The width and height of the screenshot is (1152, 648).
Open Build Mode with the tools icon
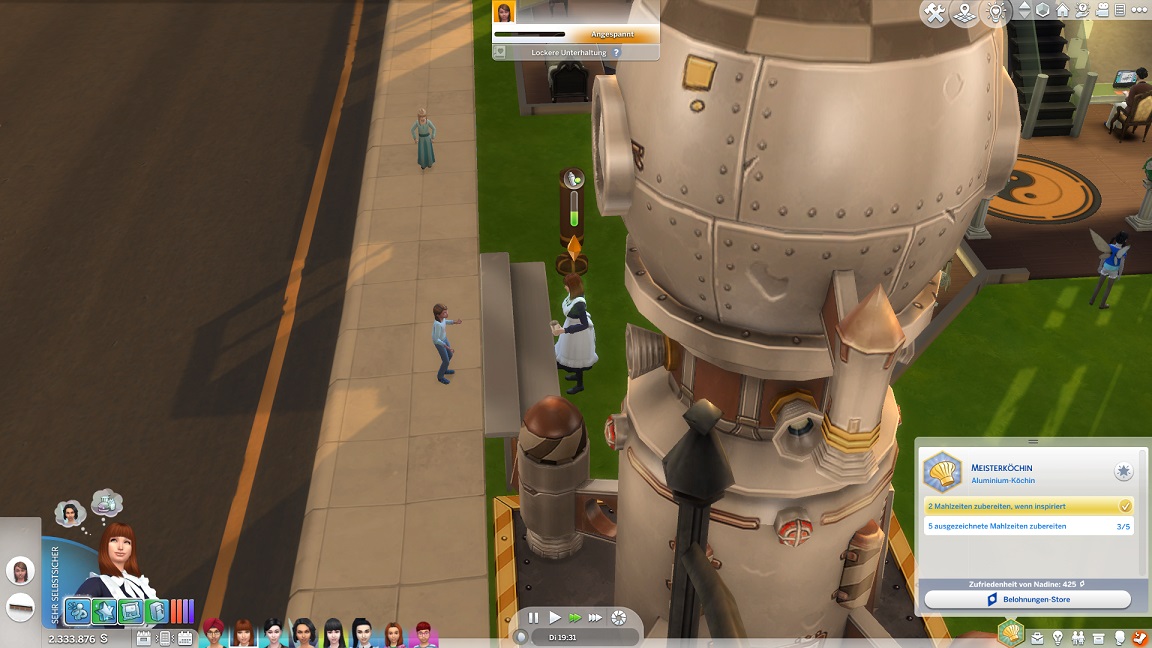pyautogui.click(x=935, y=13)
